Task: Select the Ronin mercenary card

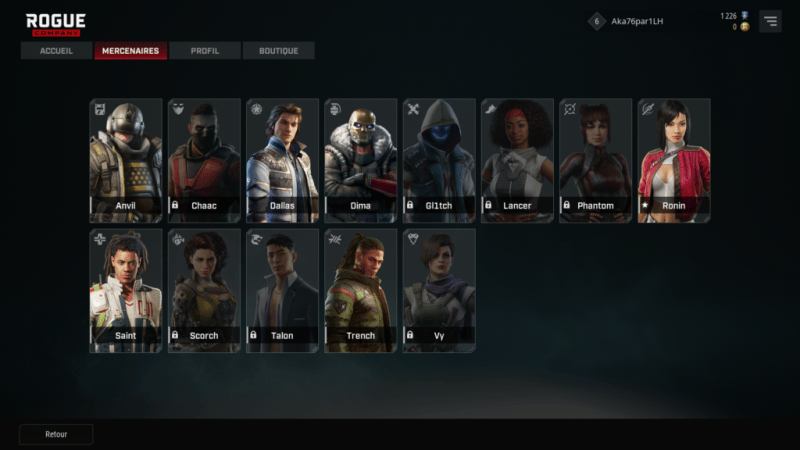Action: (x=674, y=160)
